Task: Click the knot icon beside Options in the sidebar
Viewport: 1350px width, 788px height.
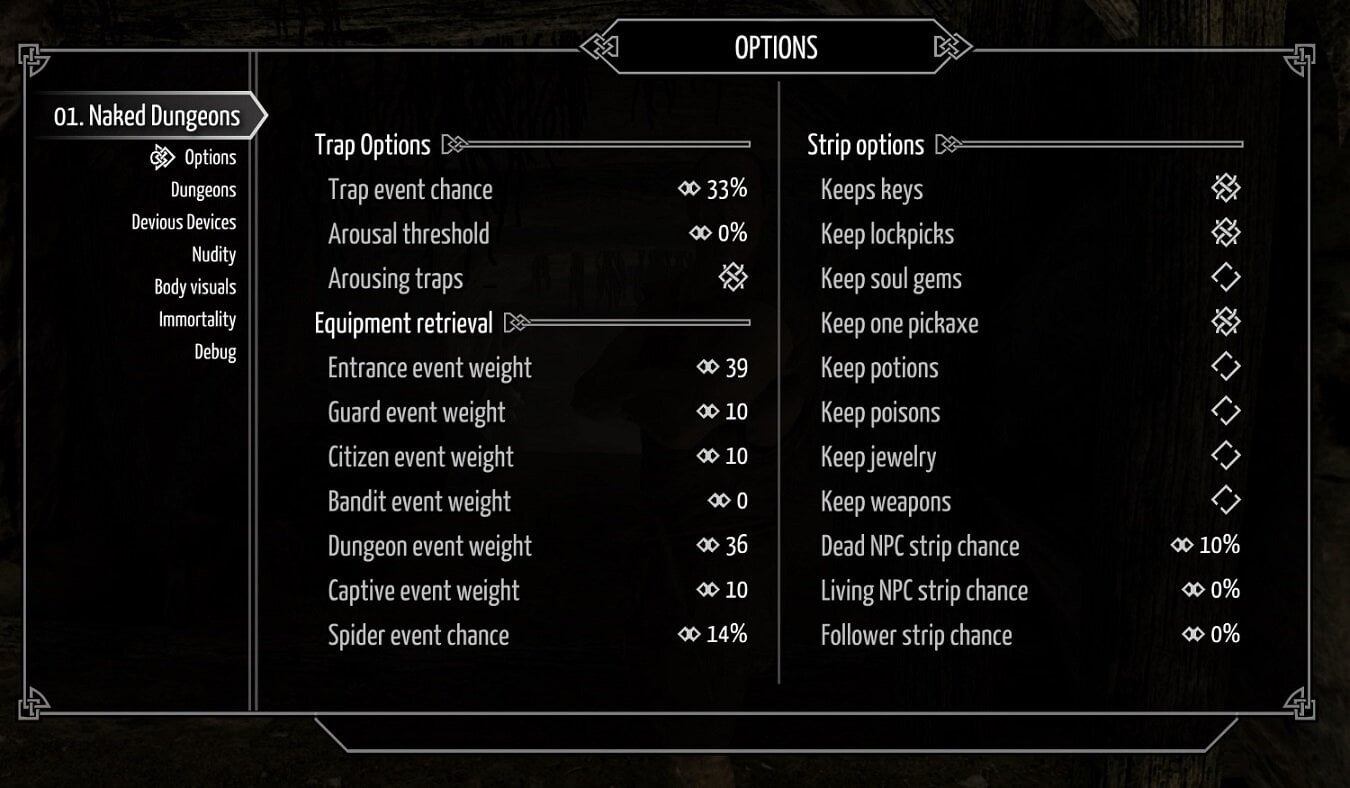Action: (161, 157)
